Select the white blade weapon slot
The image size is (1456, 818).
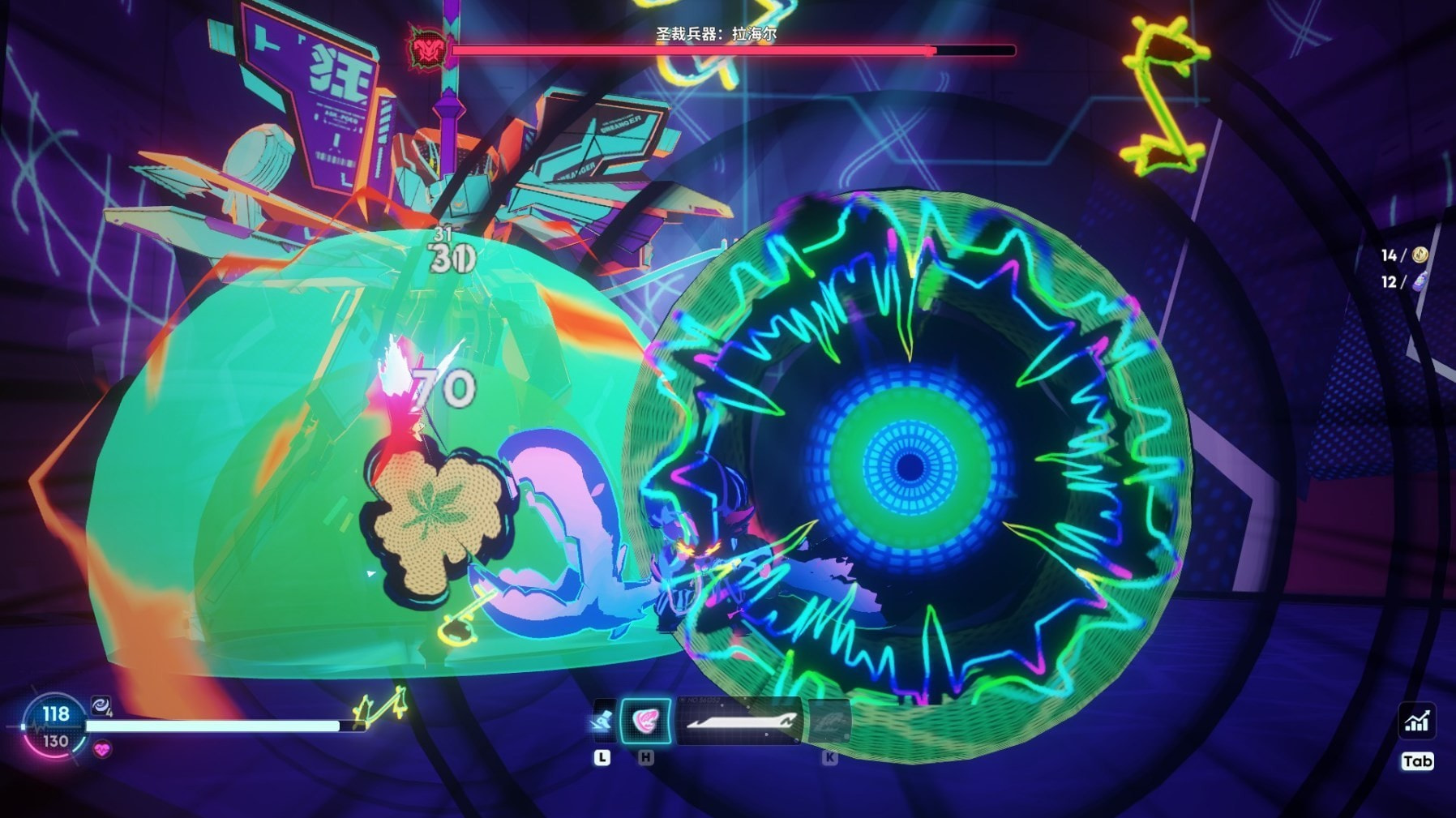click(739, 721)
